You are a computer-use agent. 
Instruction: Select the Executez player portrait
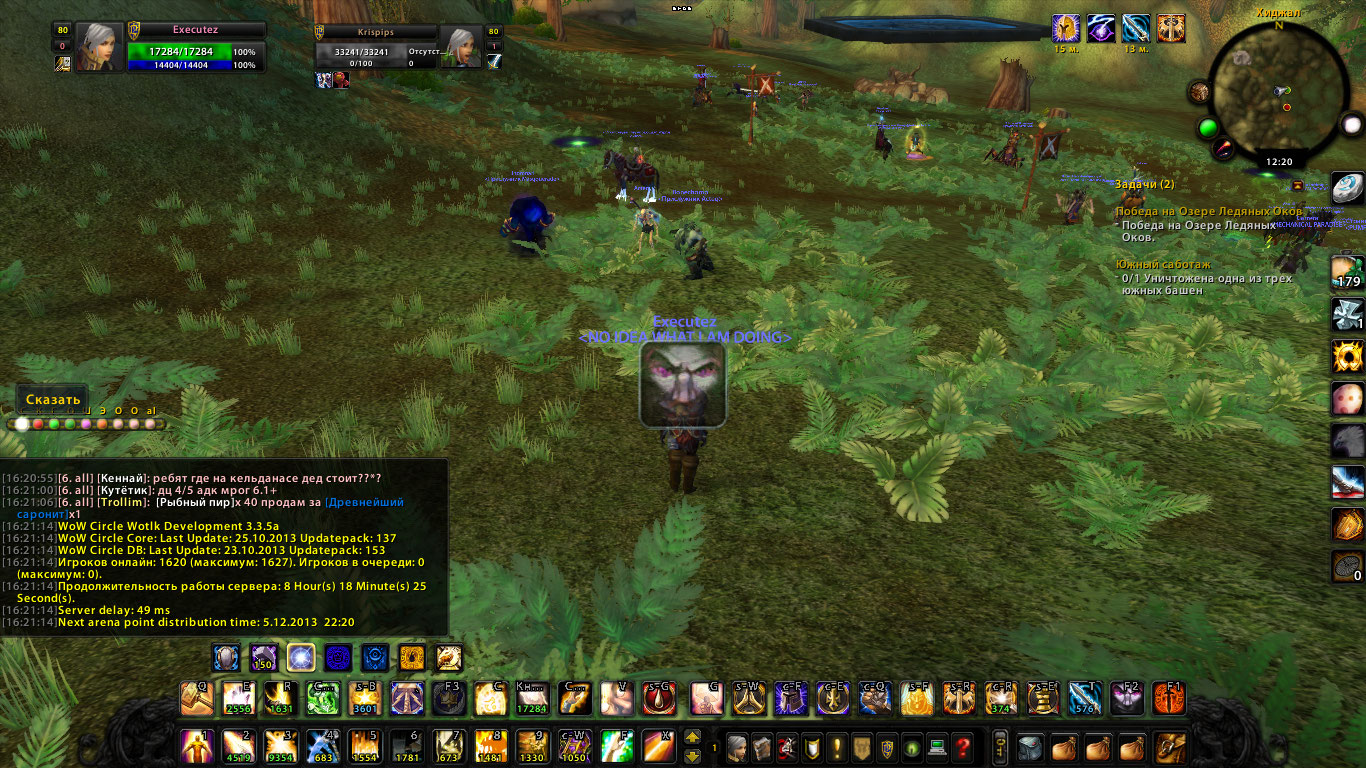point(100,46)
